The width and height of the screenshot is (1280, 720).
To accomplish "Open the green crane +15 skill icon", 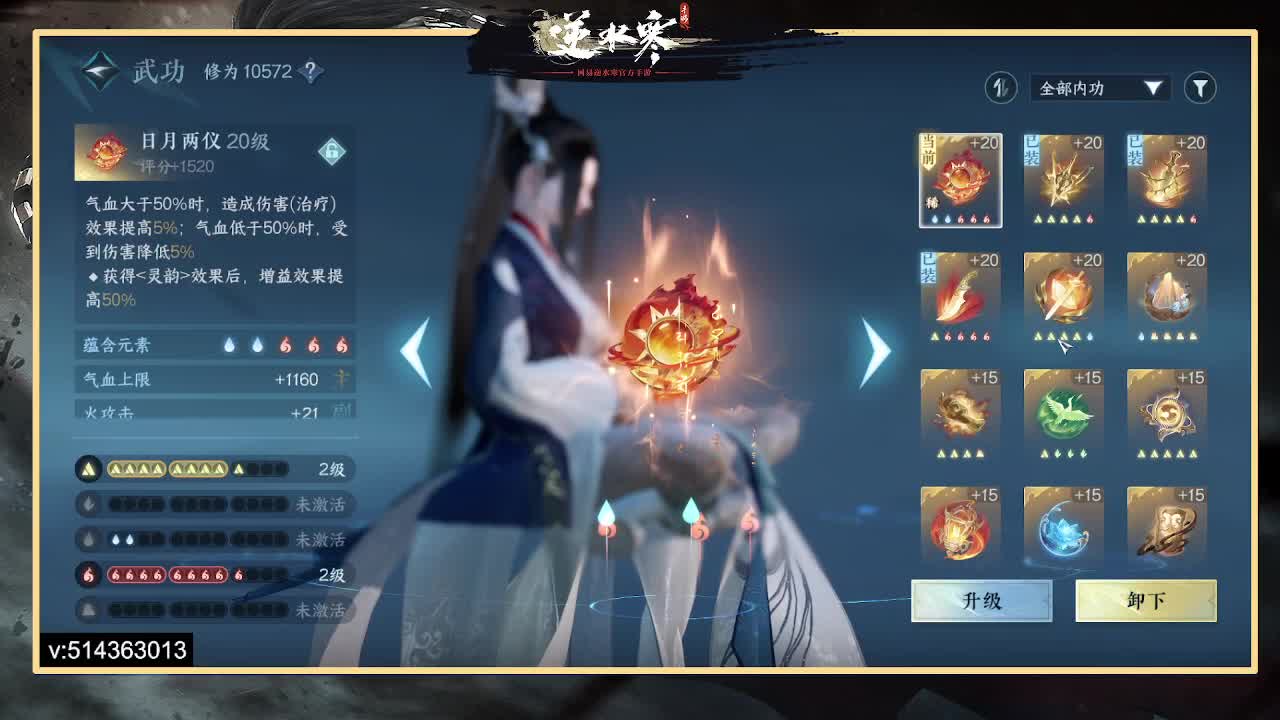I will click(x=1064, y=412).
